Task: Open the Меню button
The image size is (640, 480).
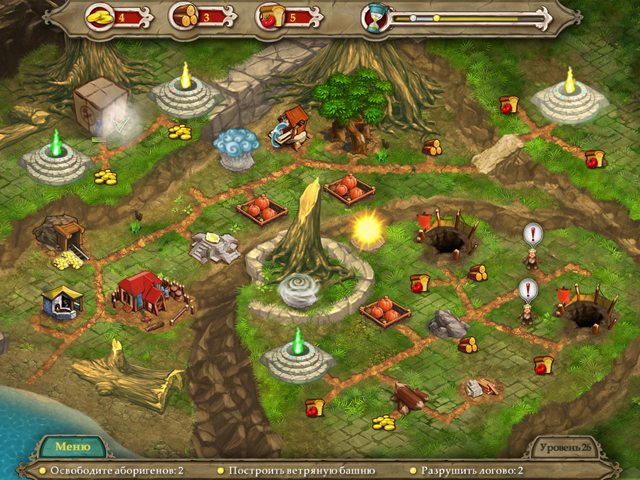Action: pos(73,447)
